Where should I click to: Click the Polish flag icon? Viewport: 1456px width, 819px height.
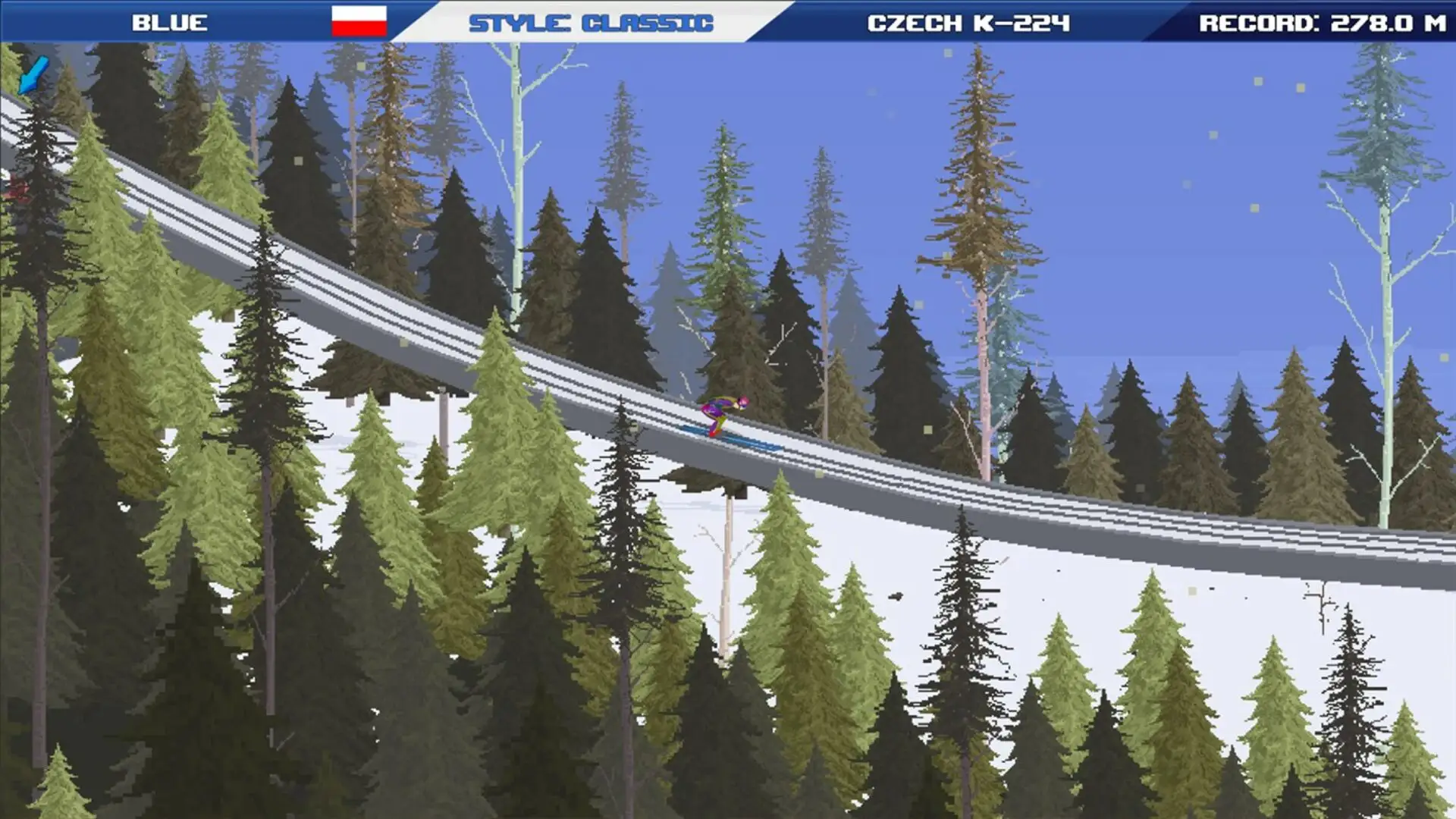pyautogui.click(x=360, y=21)
